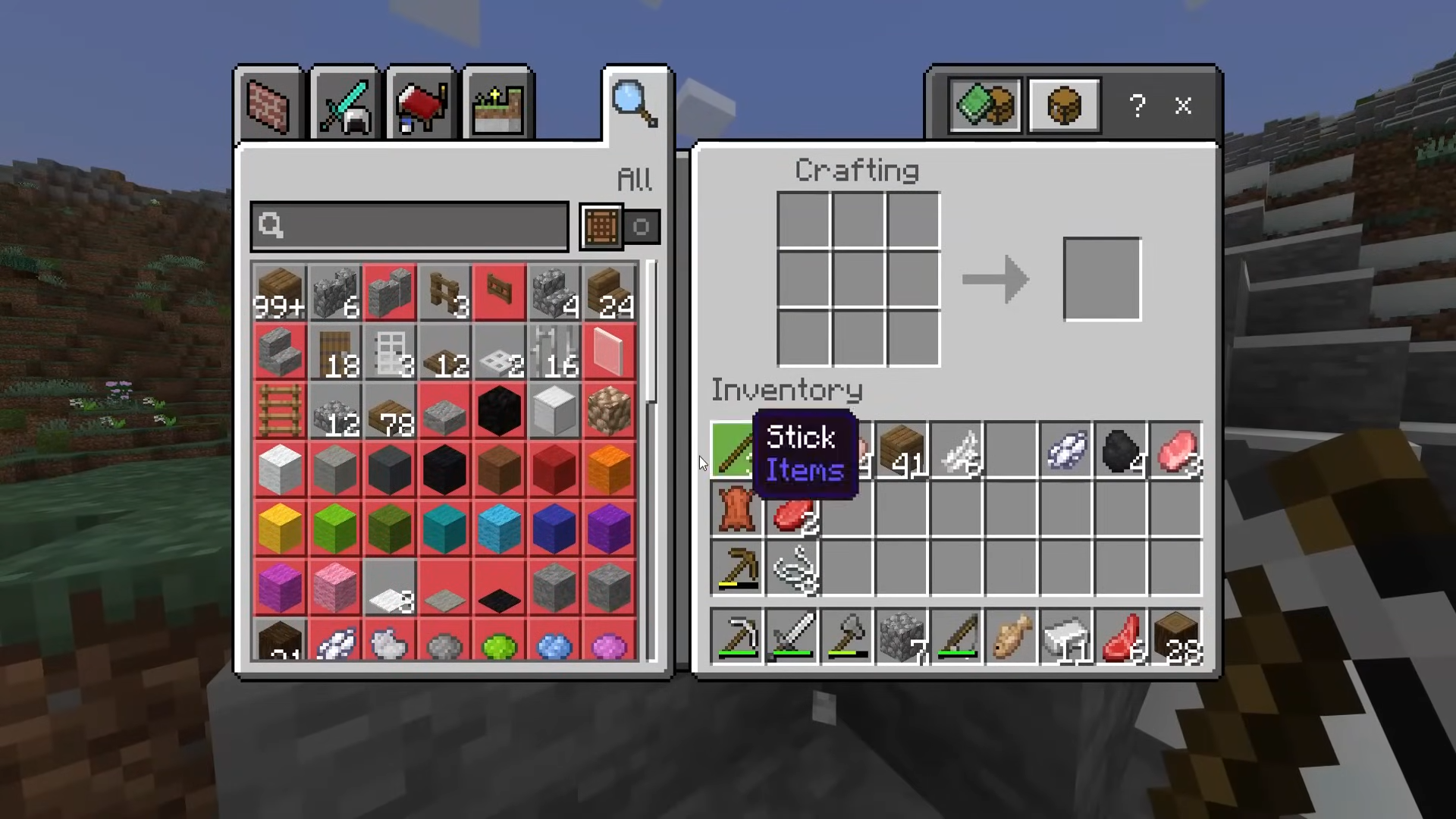This screenshot has width=1456, height=819.
Task: Select the Nature grass block tab
Action: coord(497,105)
